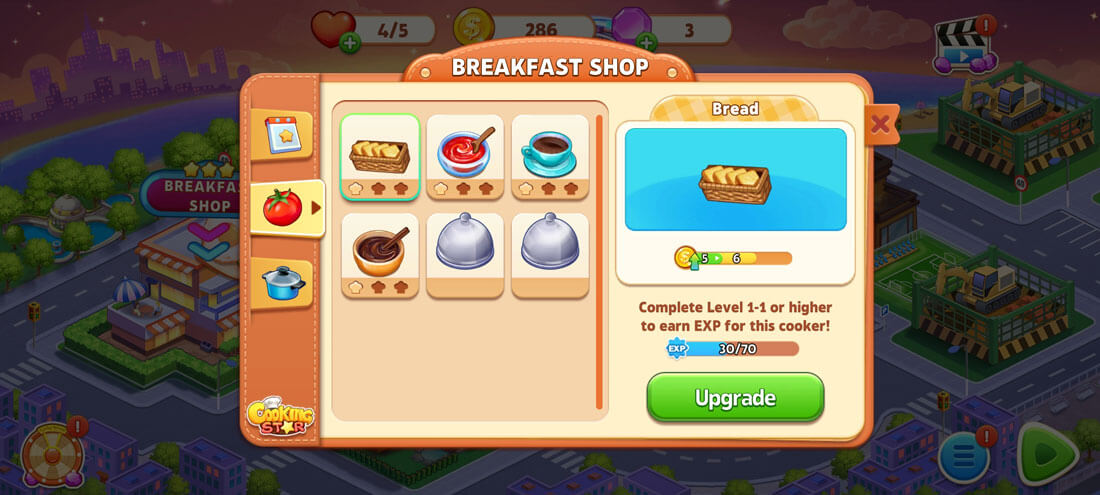Add purple gems with the plus button
This screenshot has height=495, width=1100.
click(647, 42)
